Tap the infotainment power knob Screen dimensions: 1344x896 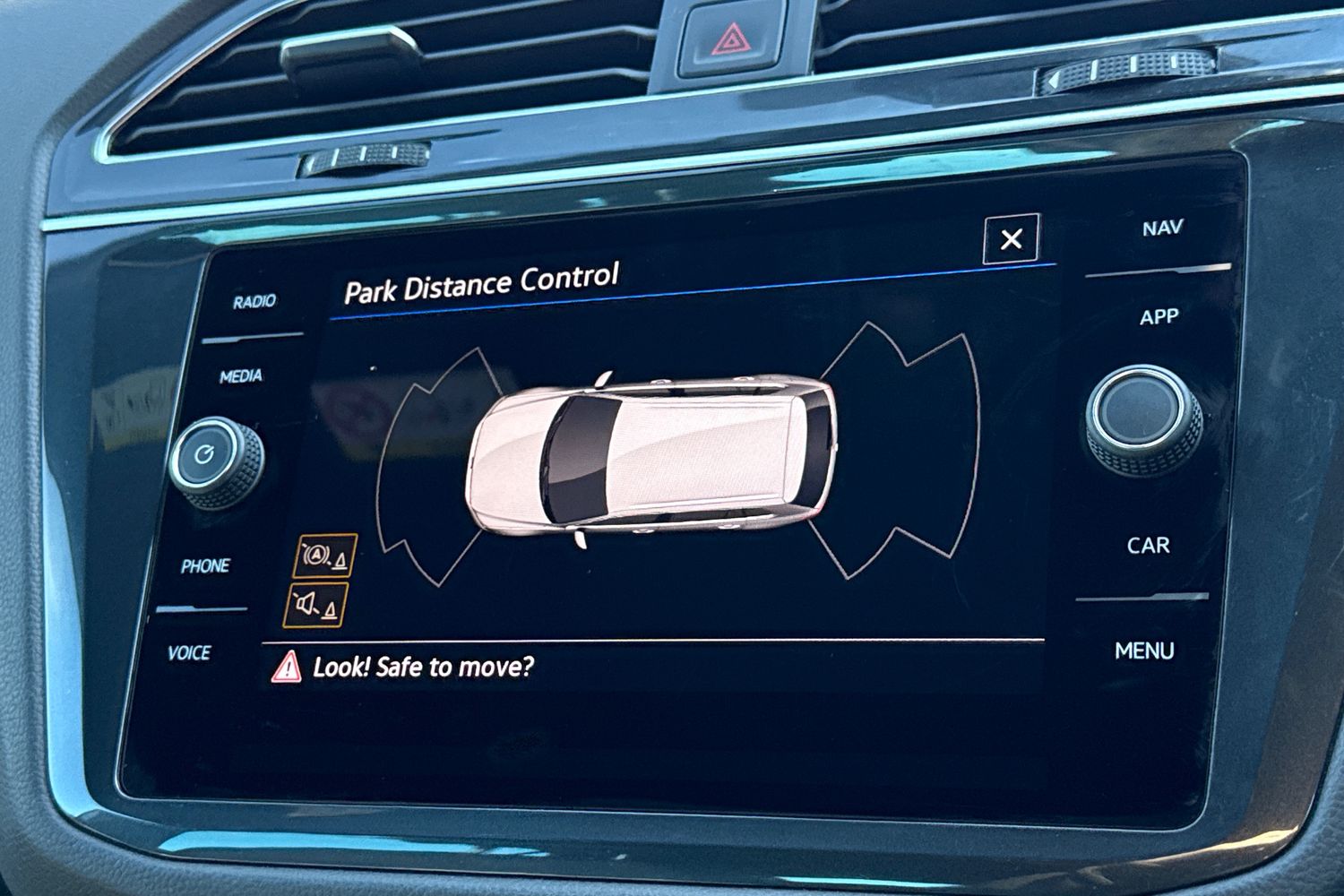pyautogui.click(x=216, y=459)
